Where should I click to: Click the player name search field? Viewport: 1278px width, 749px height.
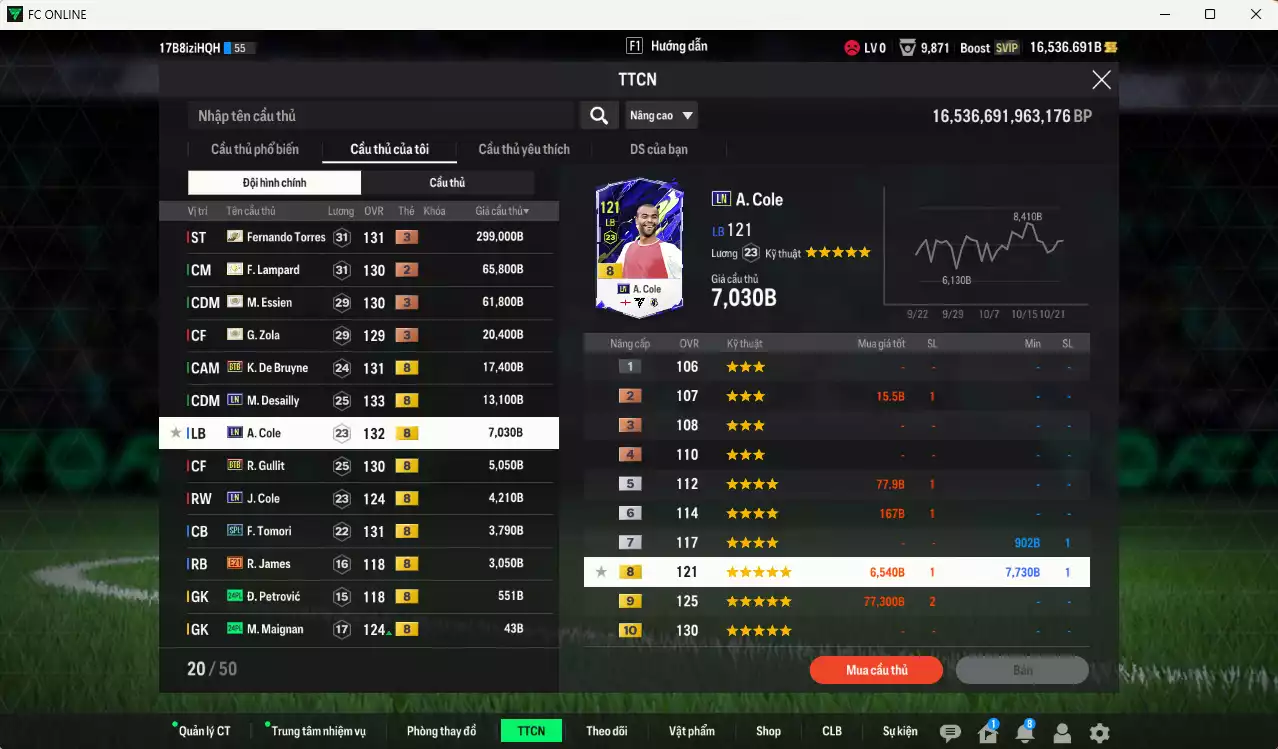point(380,116)
